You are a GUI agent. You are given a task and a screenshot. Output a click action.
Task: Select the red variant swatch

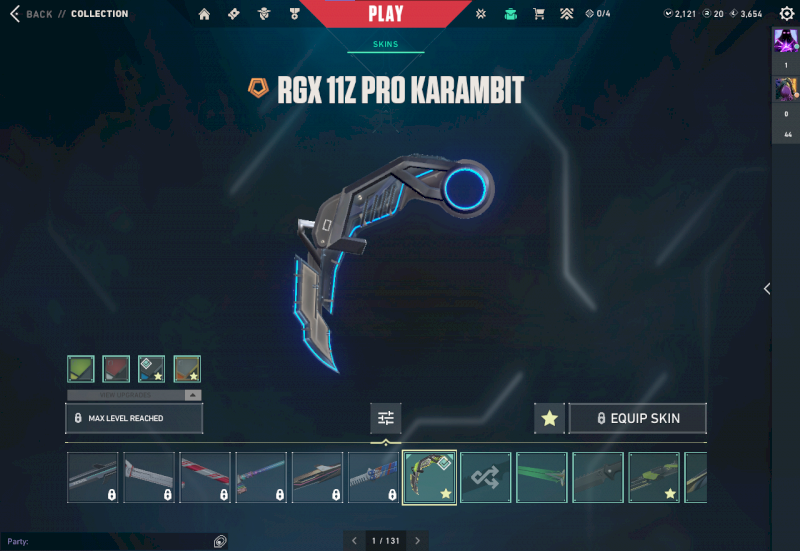tap(116, 369)
